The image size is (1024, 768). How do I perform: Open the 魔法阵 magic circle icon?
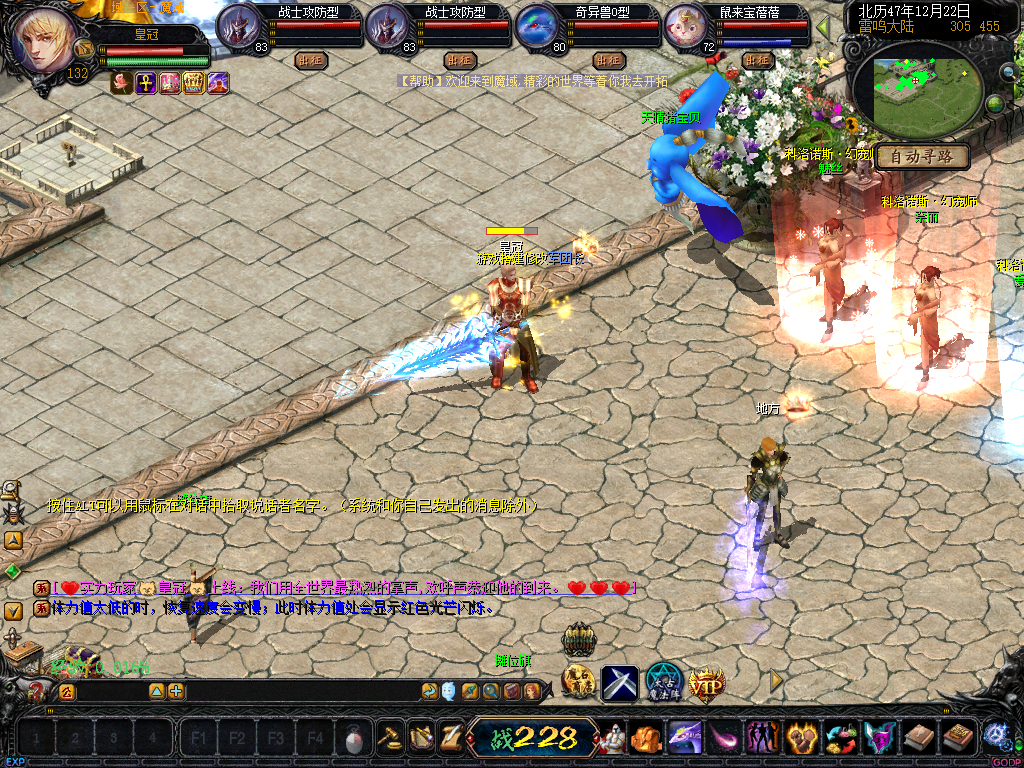663,682
